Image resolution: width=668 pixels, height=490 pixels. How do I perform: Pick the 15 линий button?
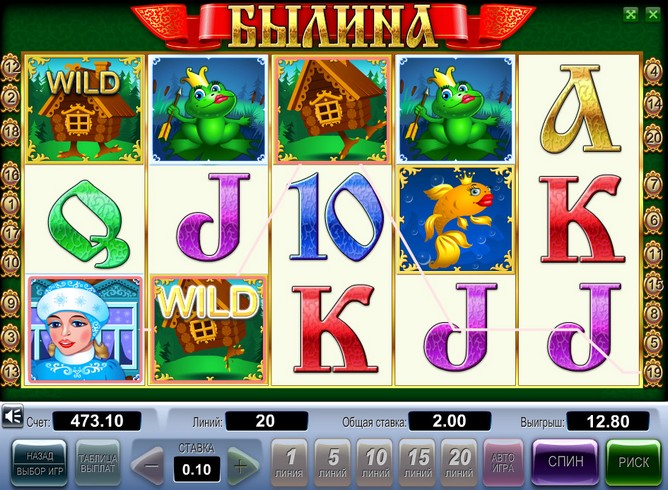click(418, 463)
